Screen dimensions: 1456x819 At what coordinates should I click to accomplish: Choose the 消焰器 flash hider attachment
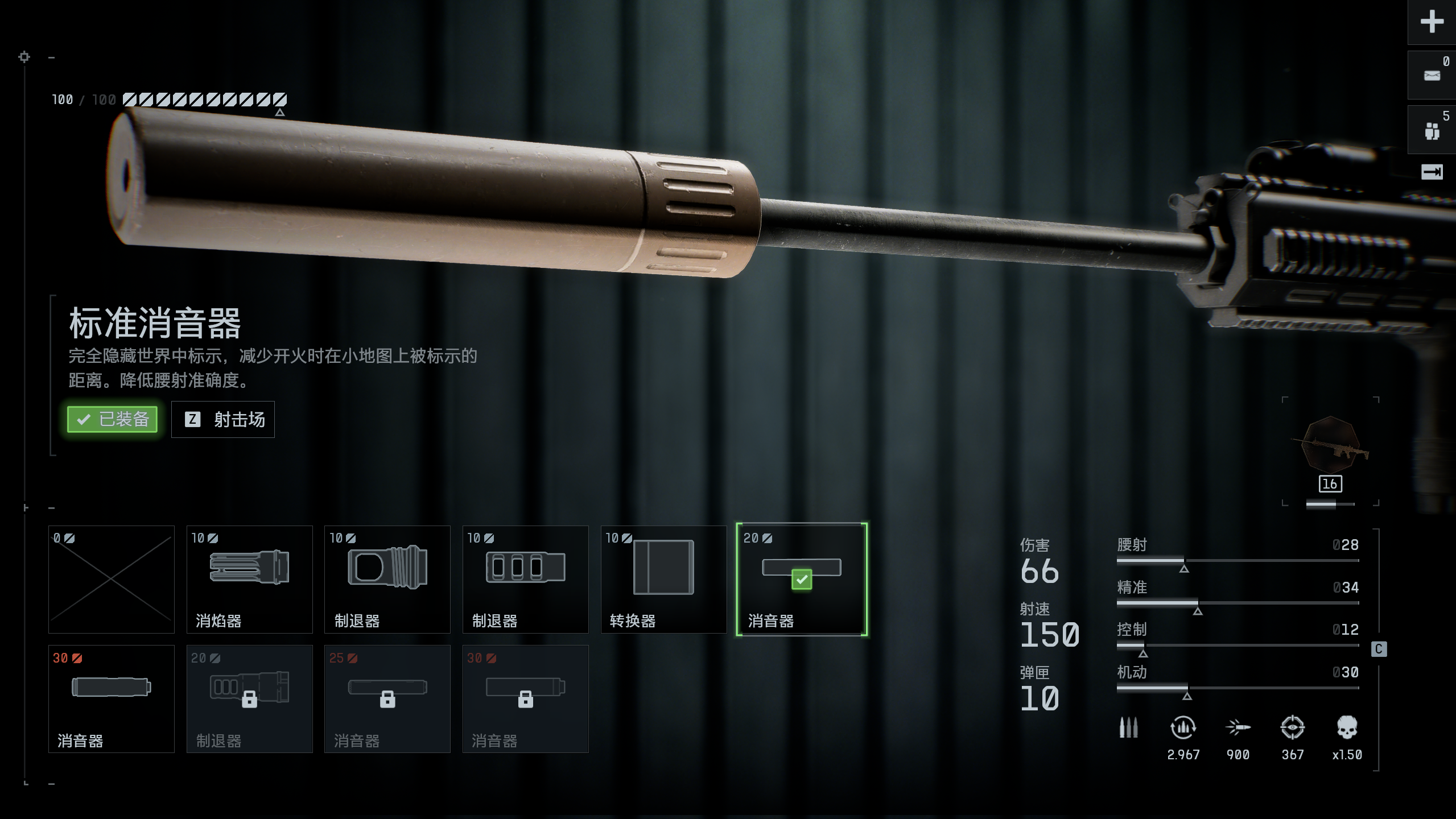tap(249, 579)
